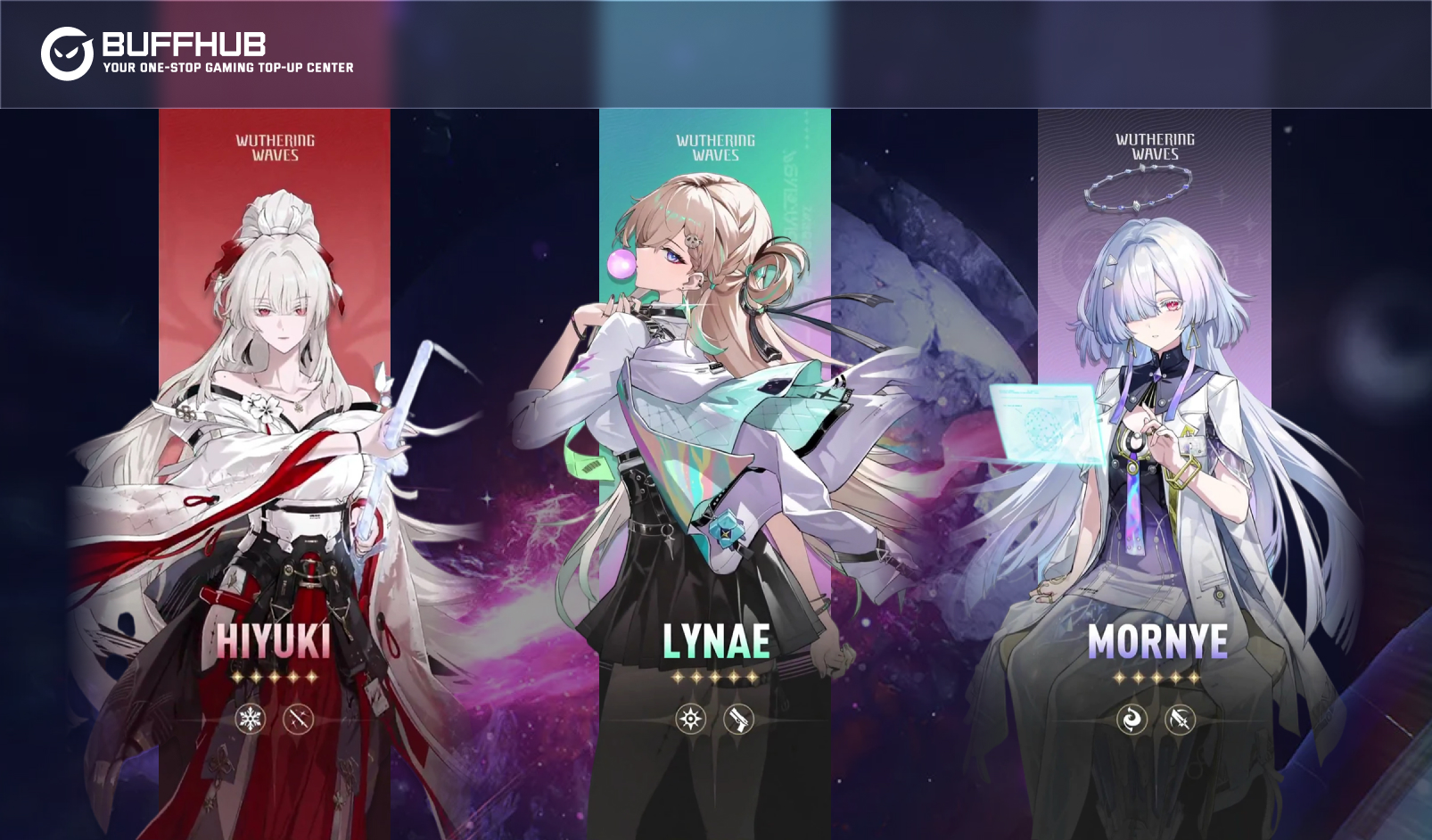Click Mornye's blade weapon icon

1180,719
